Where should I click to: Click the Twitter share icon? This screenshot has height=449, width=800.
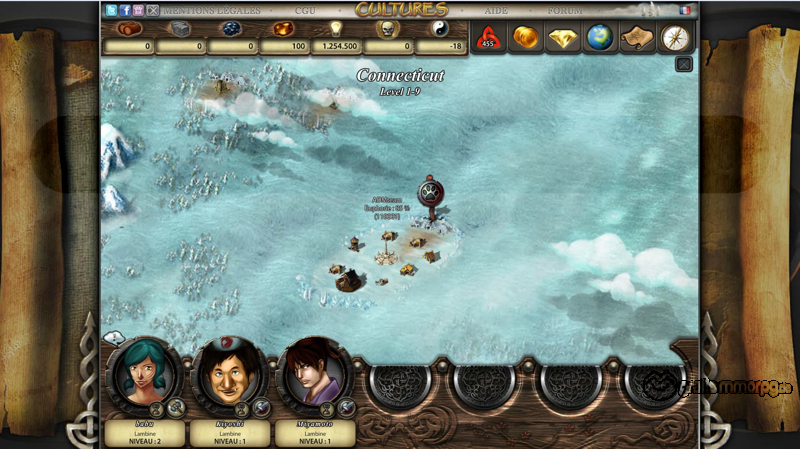[111, 10]
